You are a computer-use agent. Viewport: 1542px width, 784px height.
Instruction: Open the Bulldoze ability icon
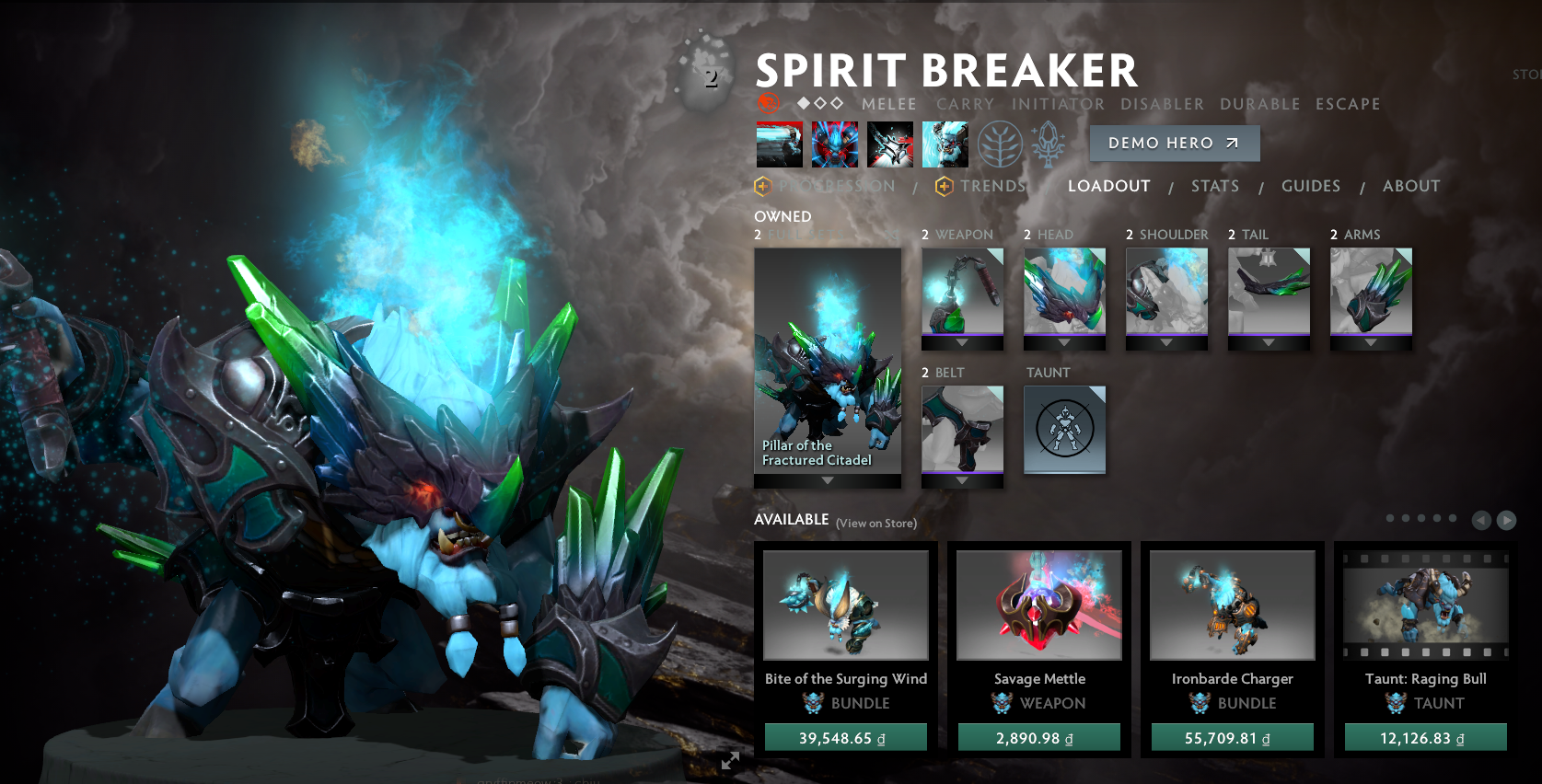[x=834, y=144]
